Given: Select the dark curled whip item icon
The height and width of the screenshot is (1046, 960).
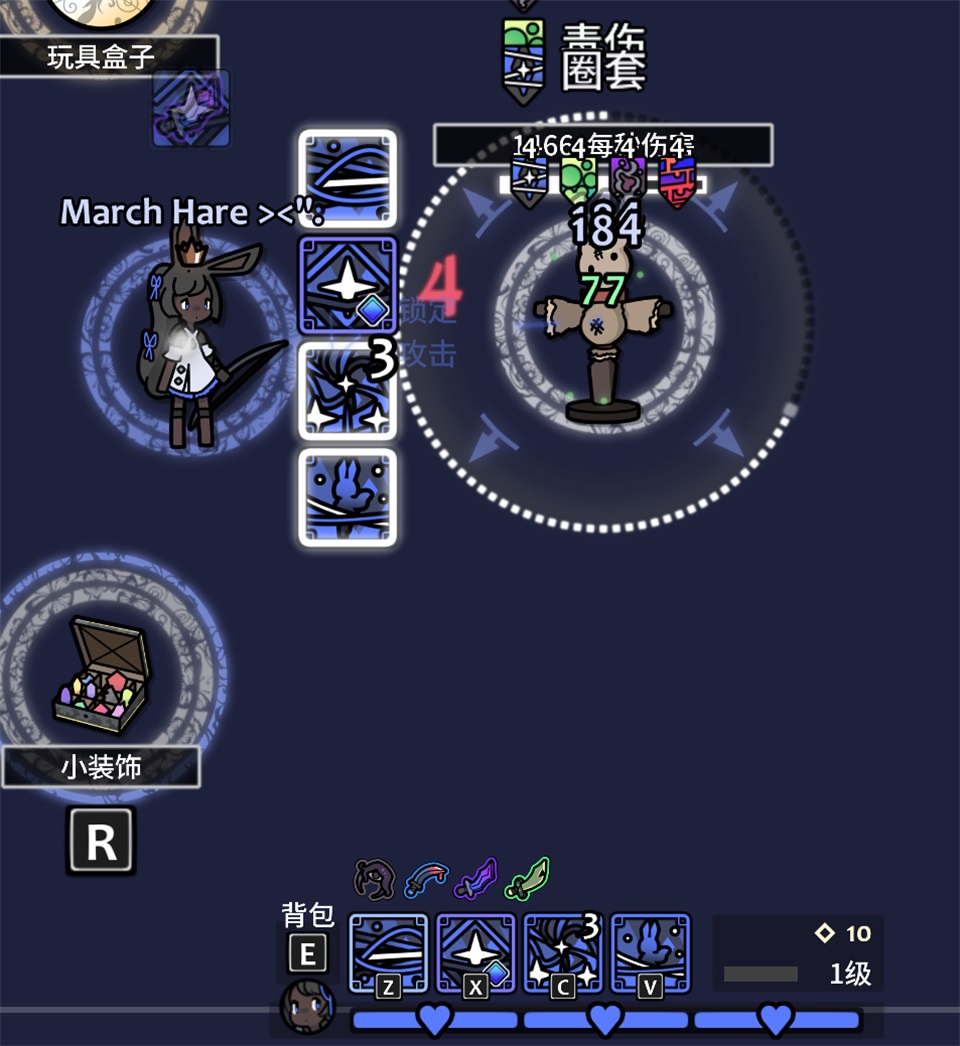Looking at the screenshot, I should [375, 879].
